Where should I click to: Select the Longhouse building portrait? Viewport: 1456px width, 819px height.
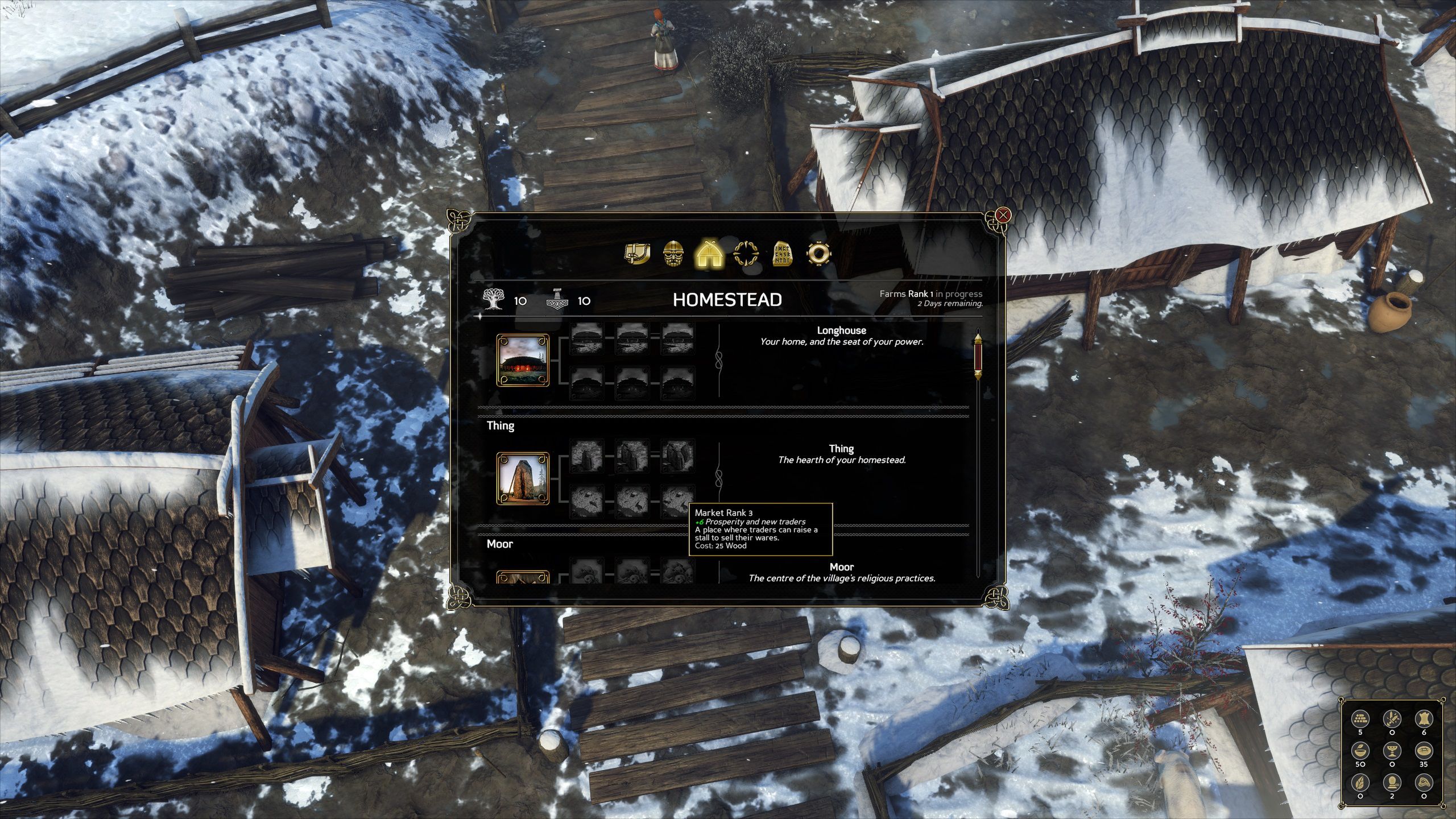click(523, 361)
